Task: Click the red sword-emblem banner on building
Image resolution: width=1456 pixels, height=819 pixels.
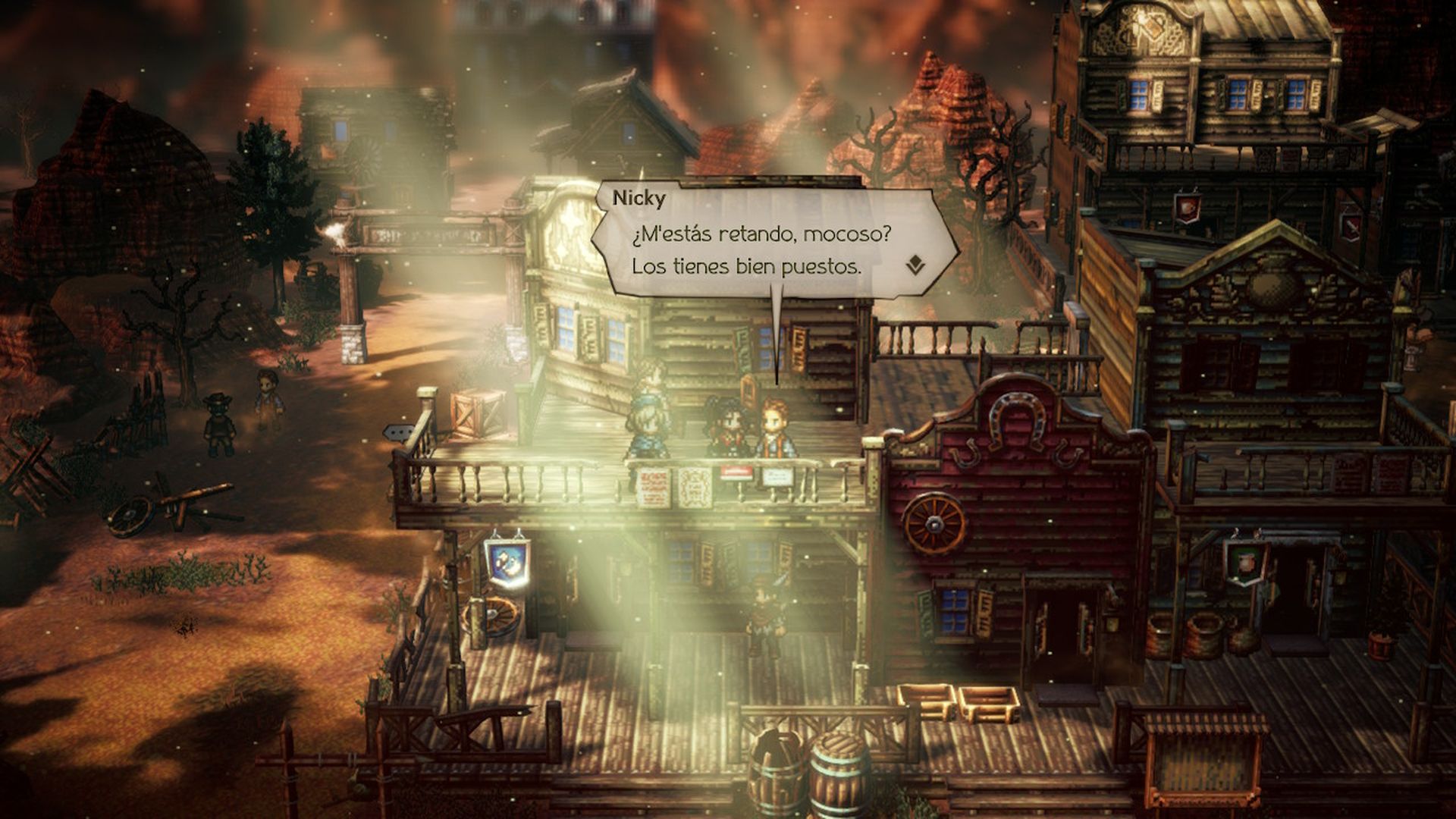Action: 1353,227
